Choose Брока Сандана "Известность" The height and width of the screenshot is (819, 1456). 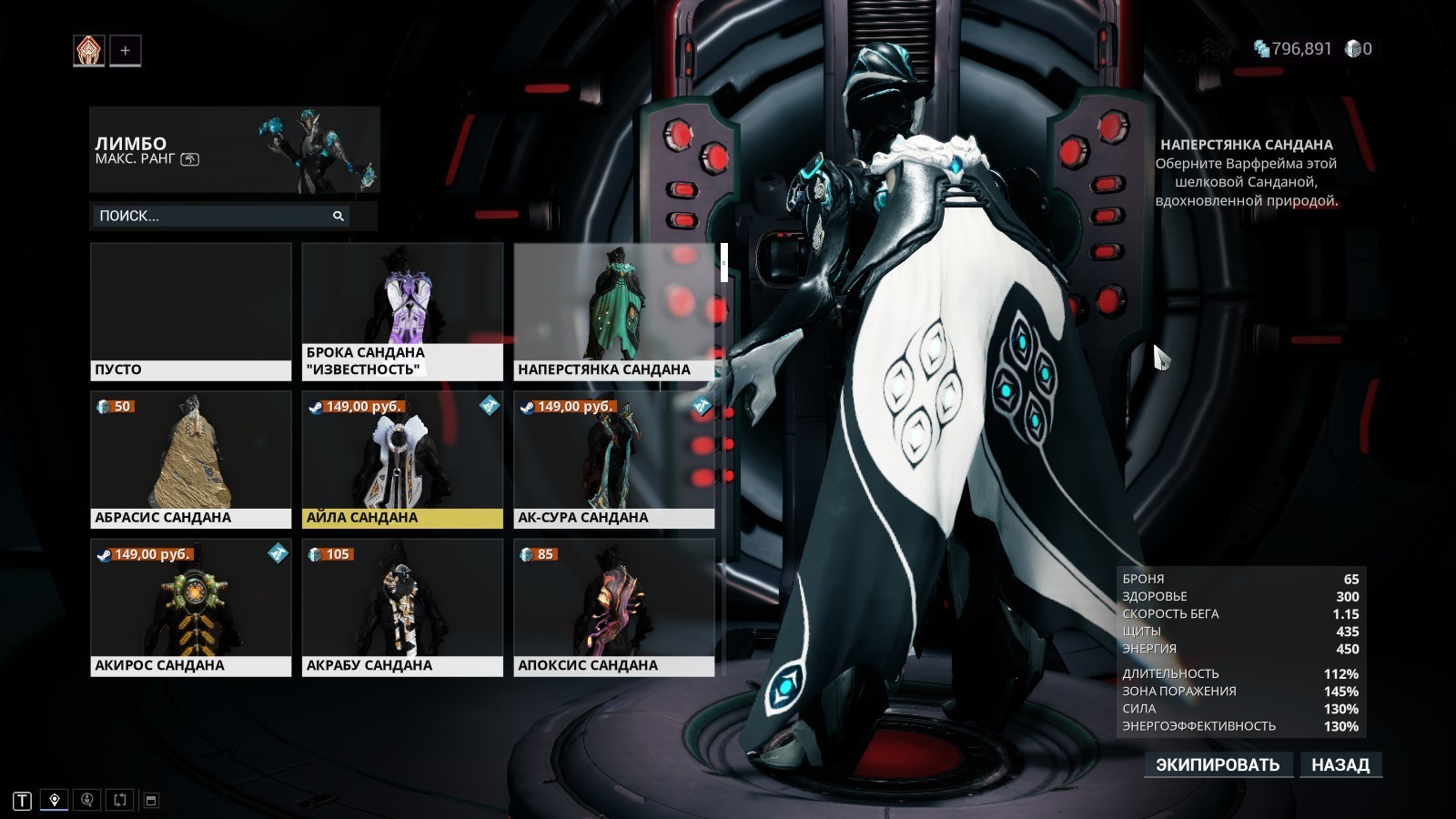pos(402,311)
